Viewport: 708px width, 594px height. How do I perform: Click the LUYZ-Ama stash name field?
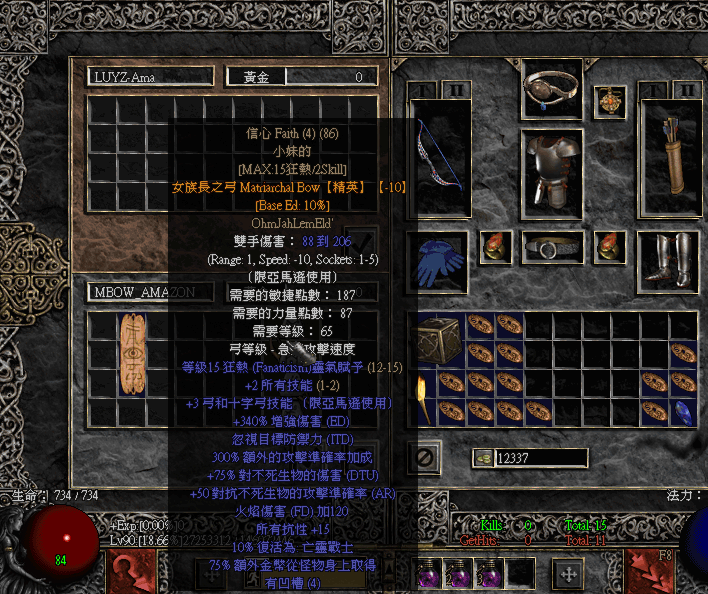coord(150,76)
